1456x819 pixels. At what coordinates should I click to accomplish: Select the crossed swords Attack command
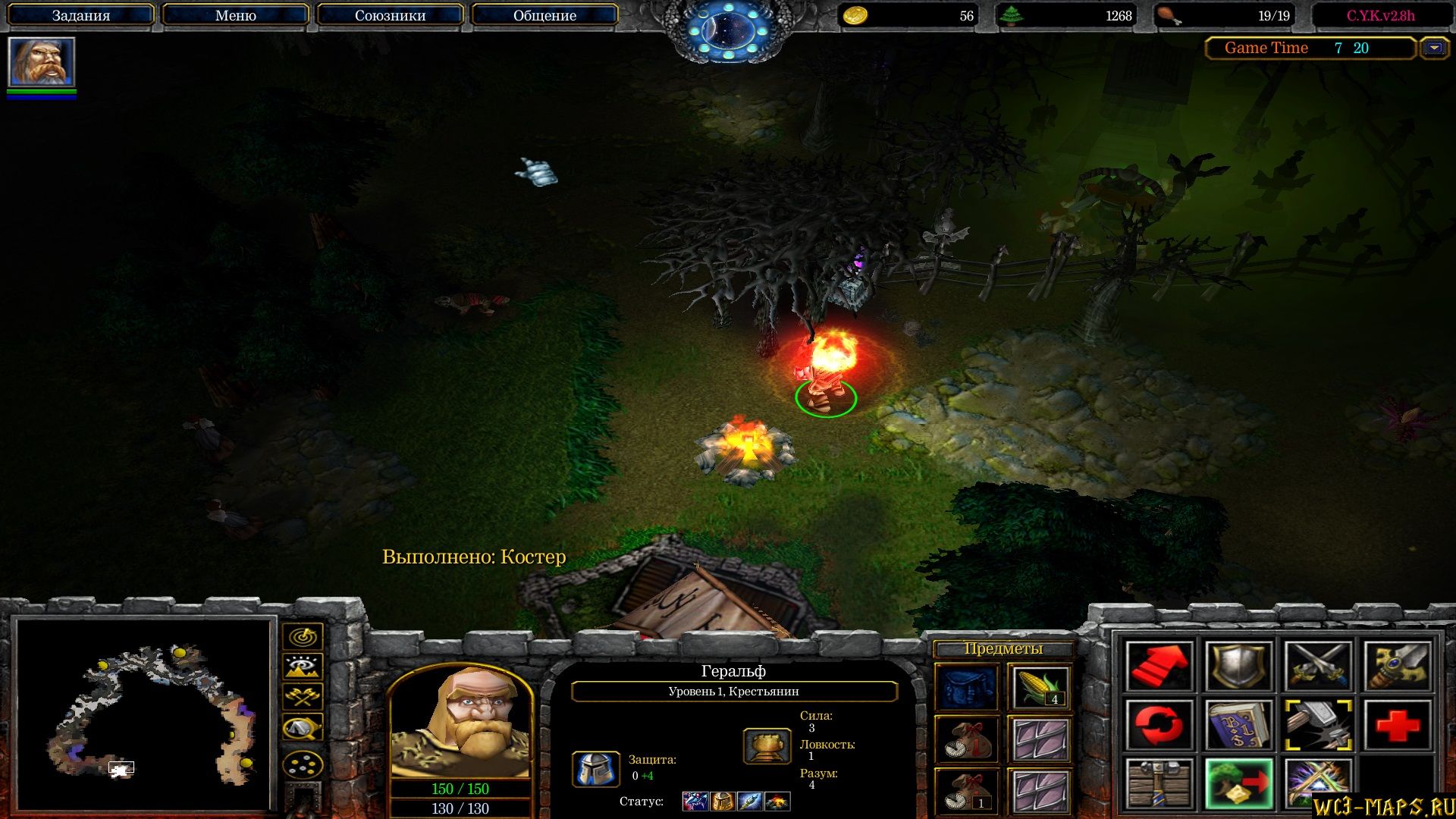point(1318,666)
